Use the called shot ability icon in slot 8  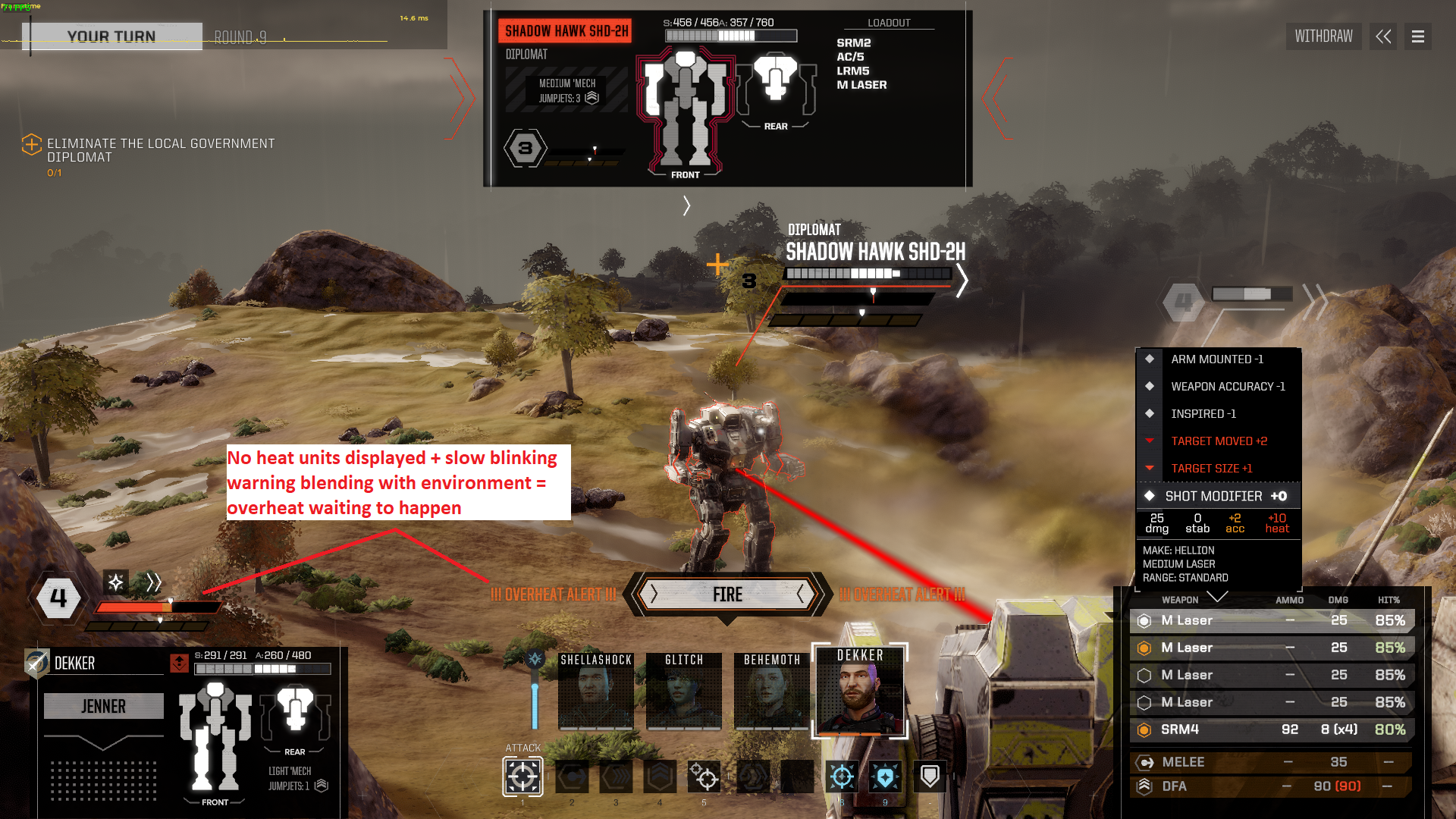tap(842, 776)
